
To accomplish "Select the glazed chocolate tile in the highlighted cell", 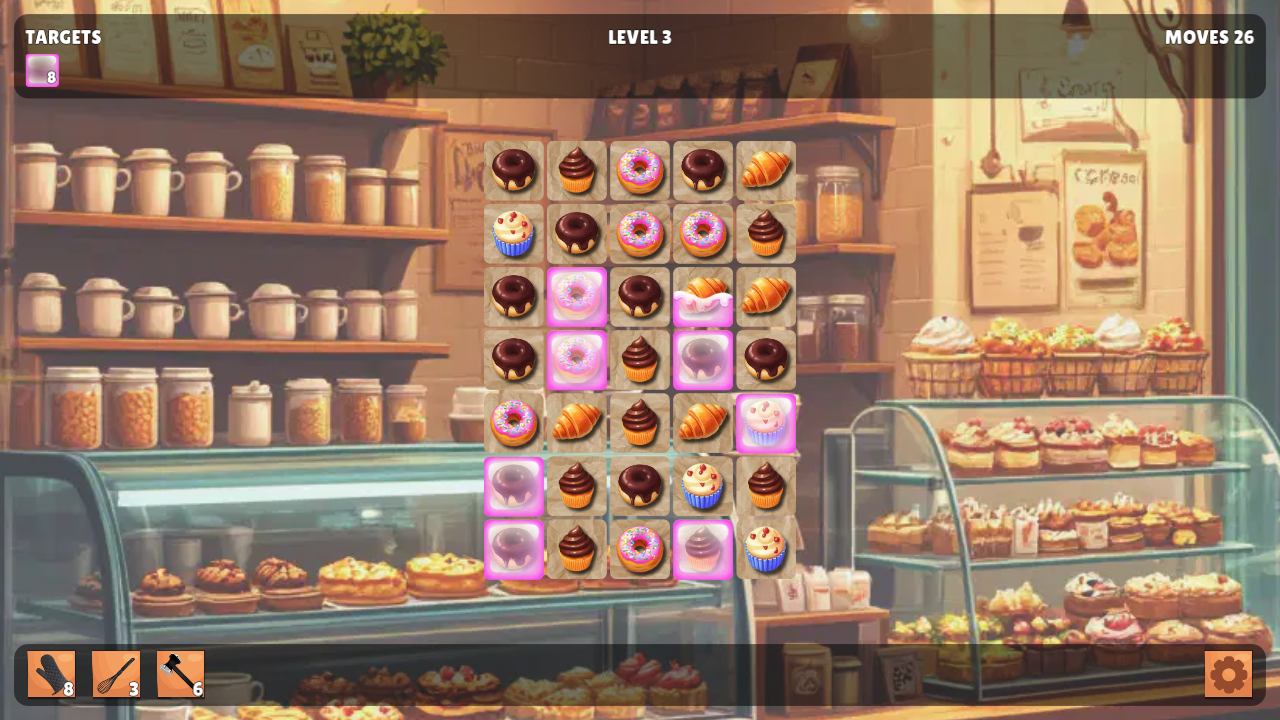I will click(703, 359).
